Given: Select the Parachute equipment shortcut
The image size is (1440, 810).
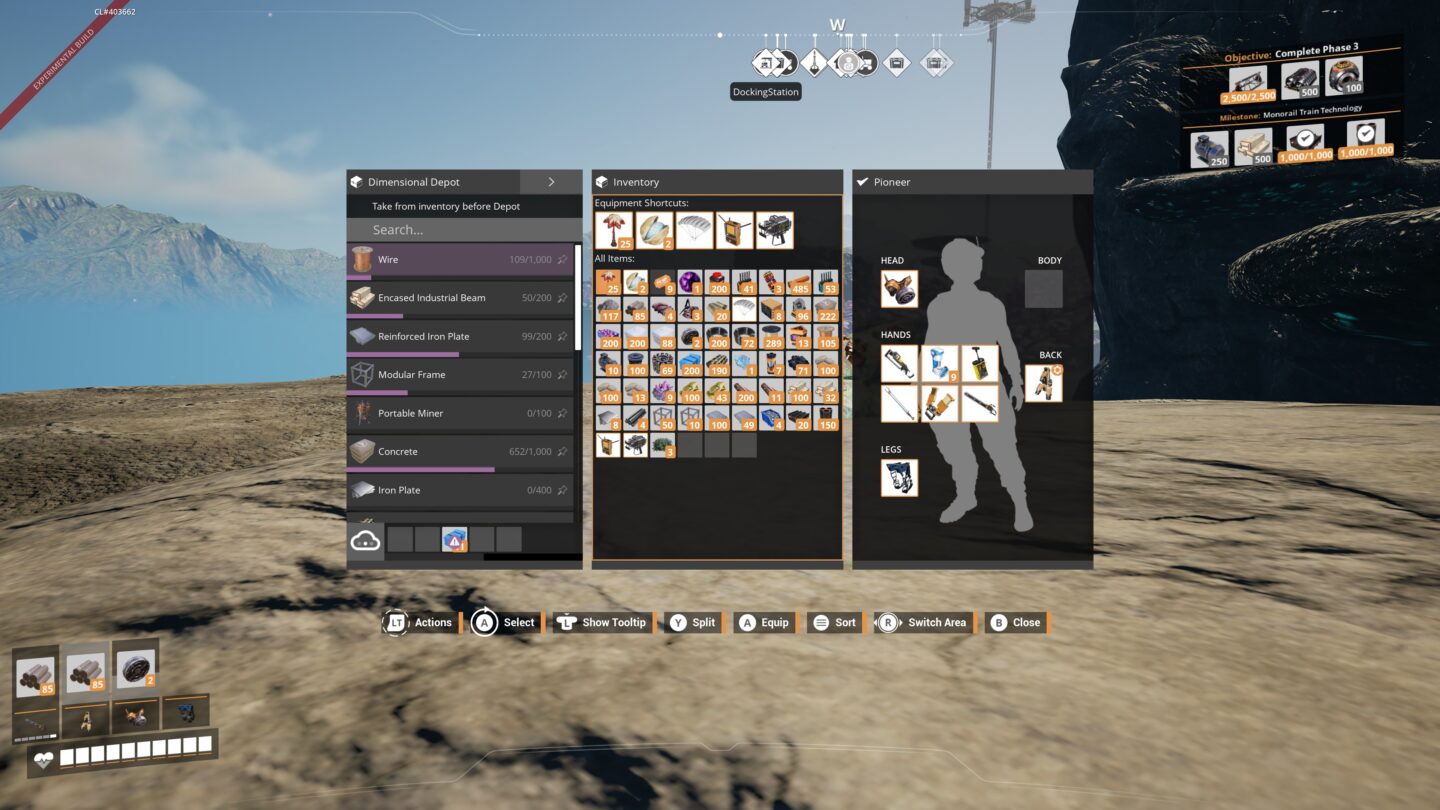Looking at the screenshot, I should tap(695, 229).
